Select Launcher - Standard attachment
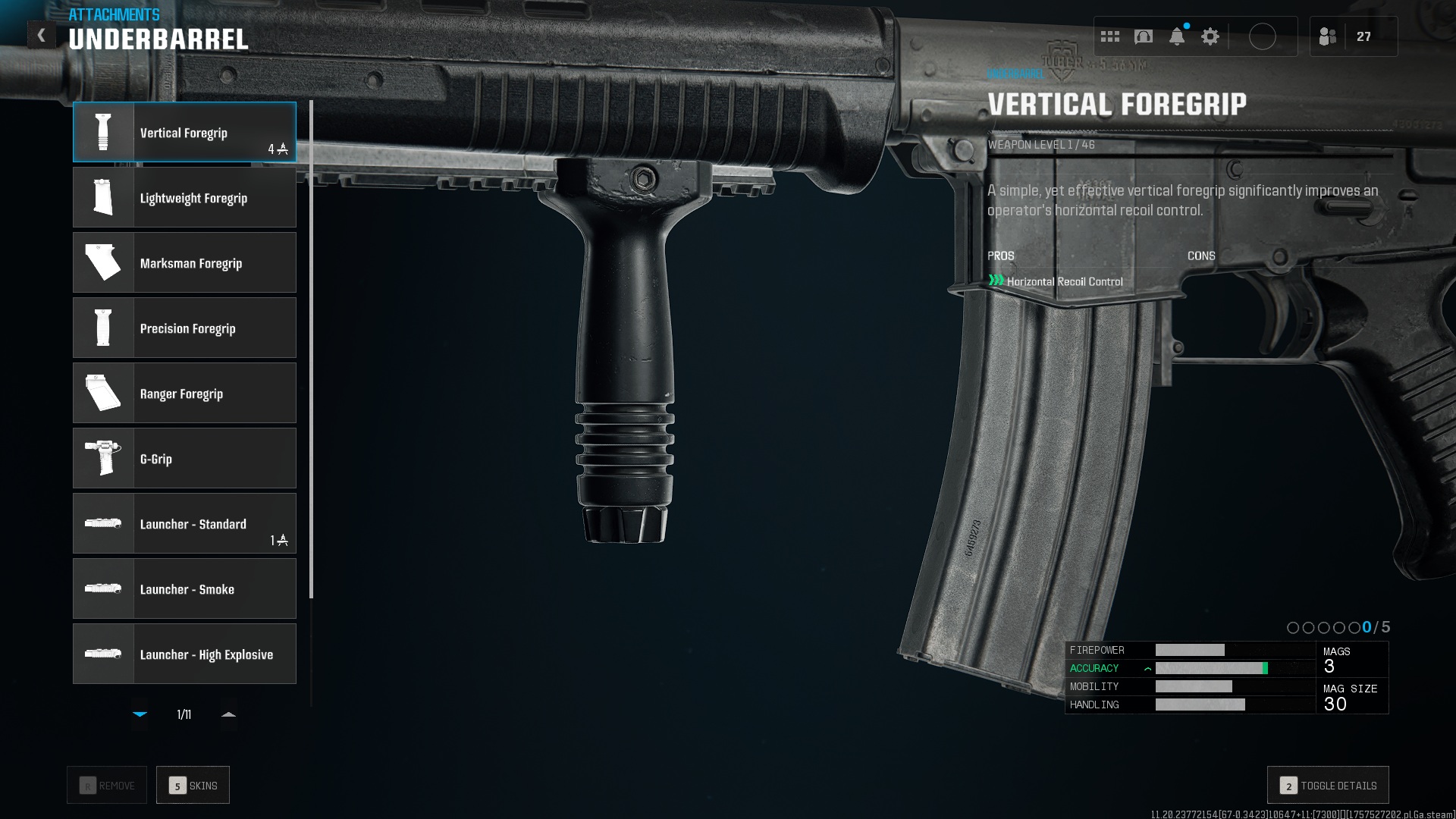Screen dimensions: 1456x819 pos(184,523)
